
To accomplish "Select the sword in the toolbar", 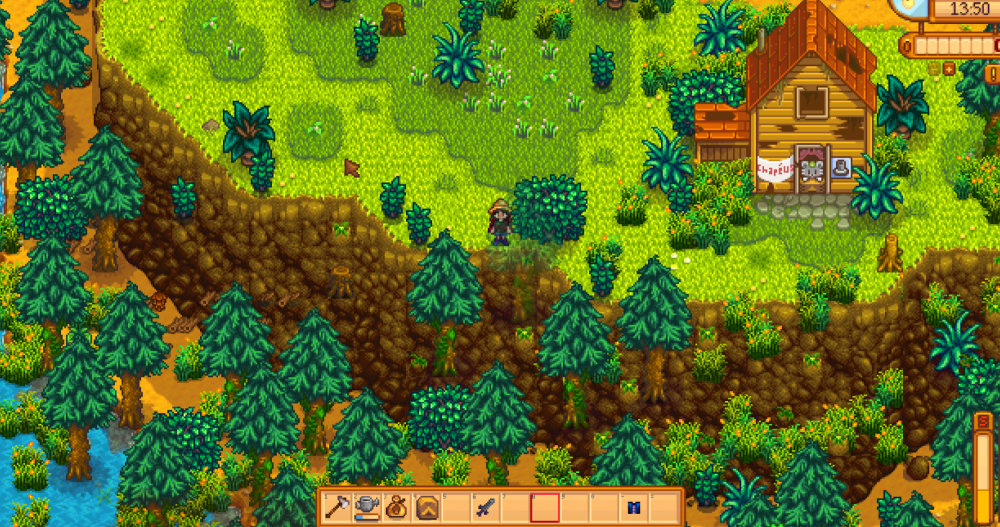I will (486, 507).
